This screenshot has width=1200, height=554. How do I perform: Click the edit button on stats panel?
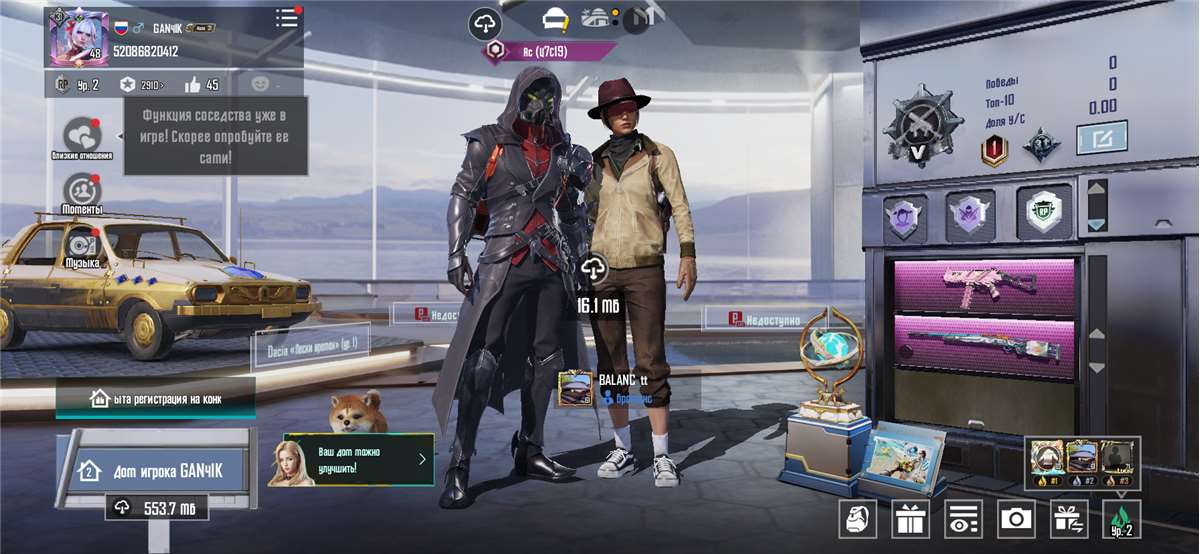click(x=1102, y=136)
